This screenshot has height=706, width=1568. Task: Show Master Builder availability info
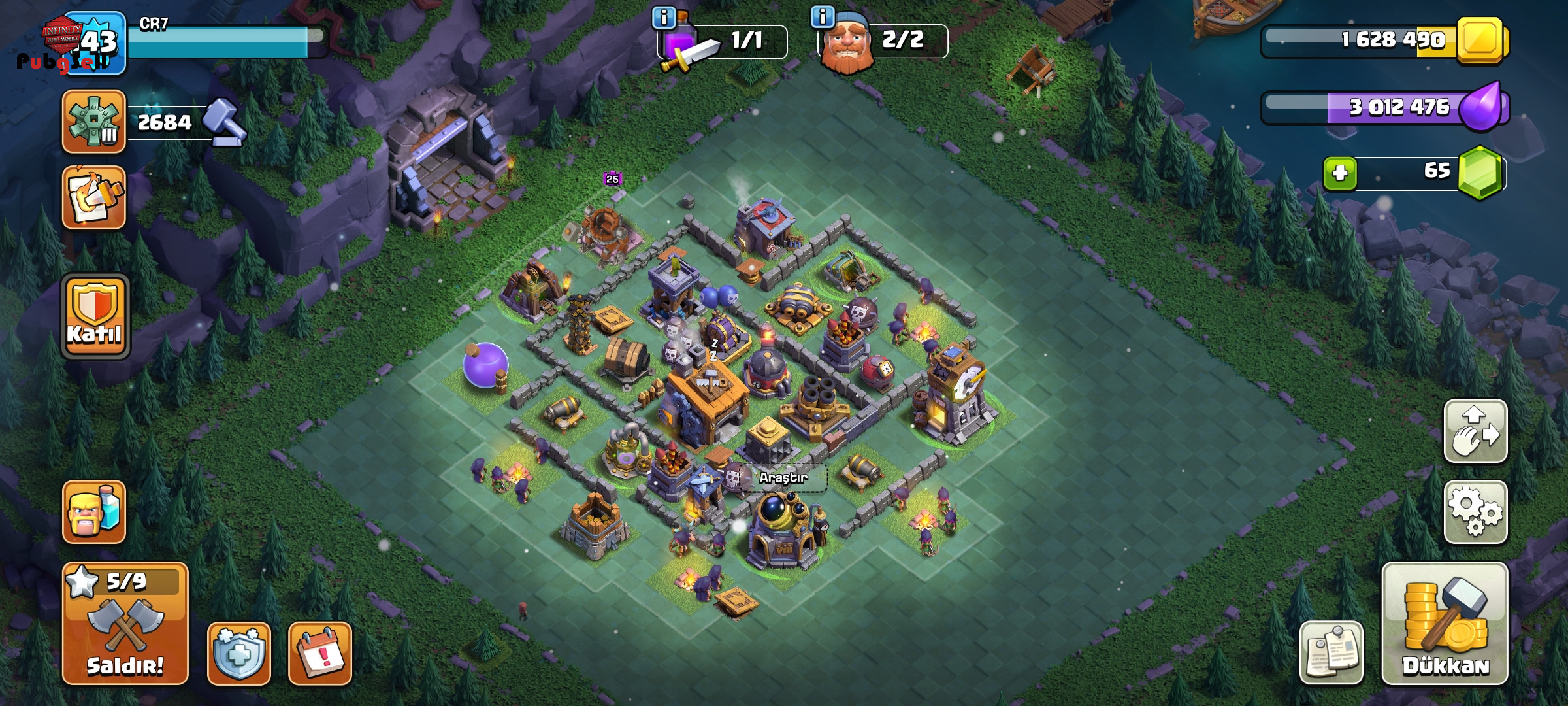(822, 16)
